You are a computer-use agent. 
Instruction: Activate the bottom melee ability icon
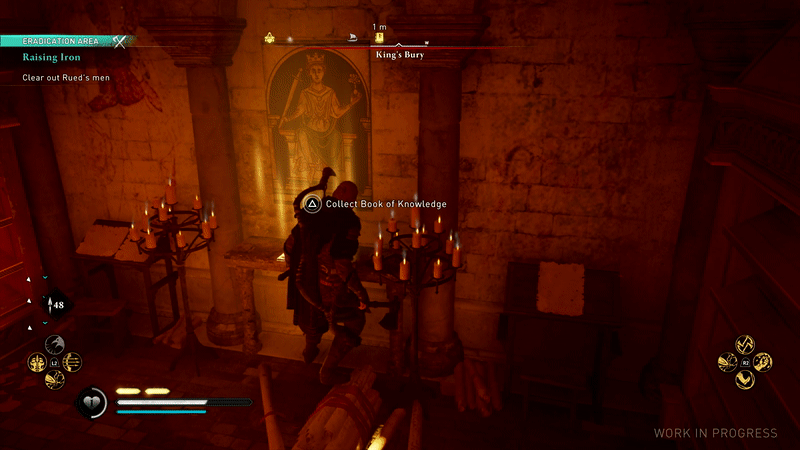pos(745,378)
